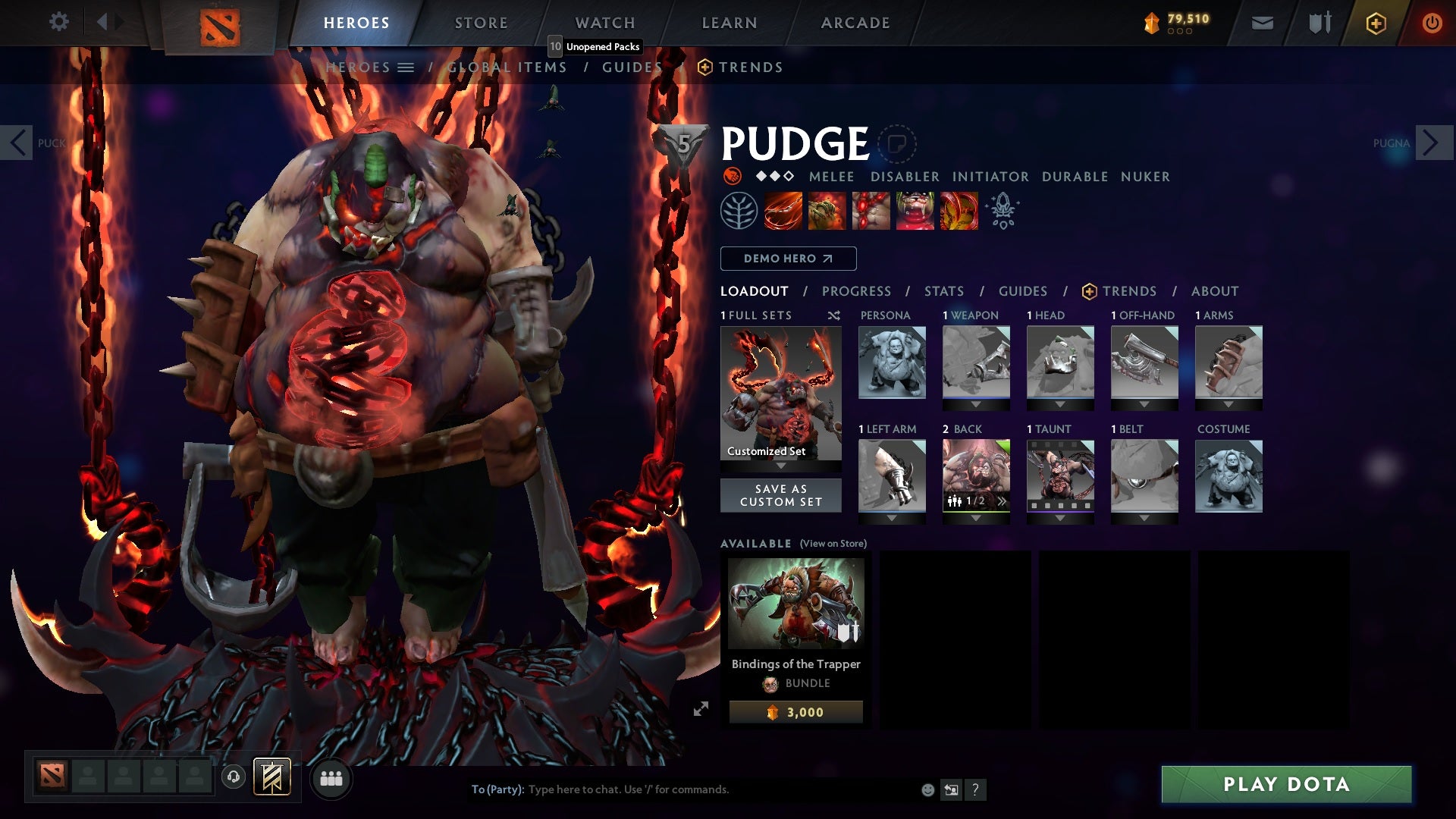This screenshot has width=1456, height=819.
Task: Open the power/logout icon
Action: click(x=1433, y=23)
